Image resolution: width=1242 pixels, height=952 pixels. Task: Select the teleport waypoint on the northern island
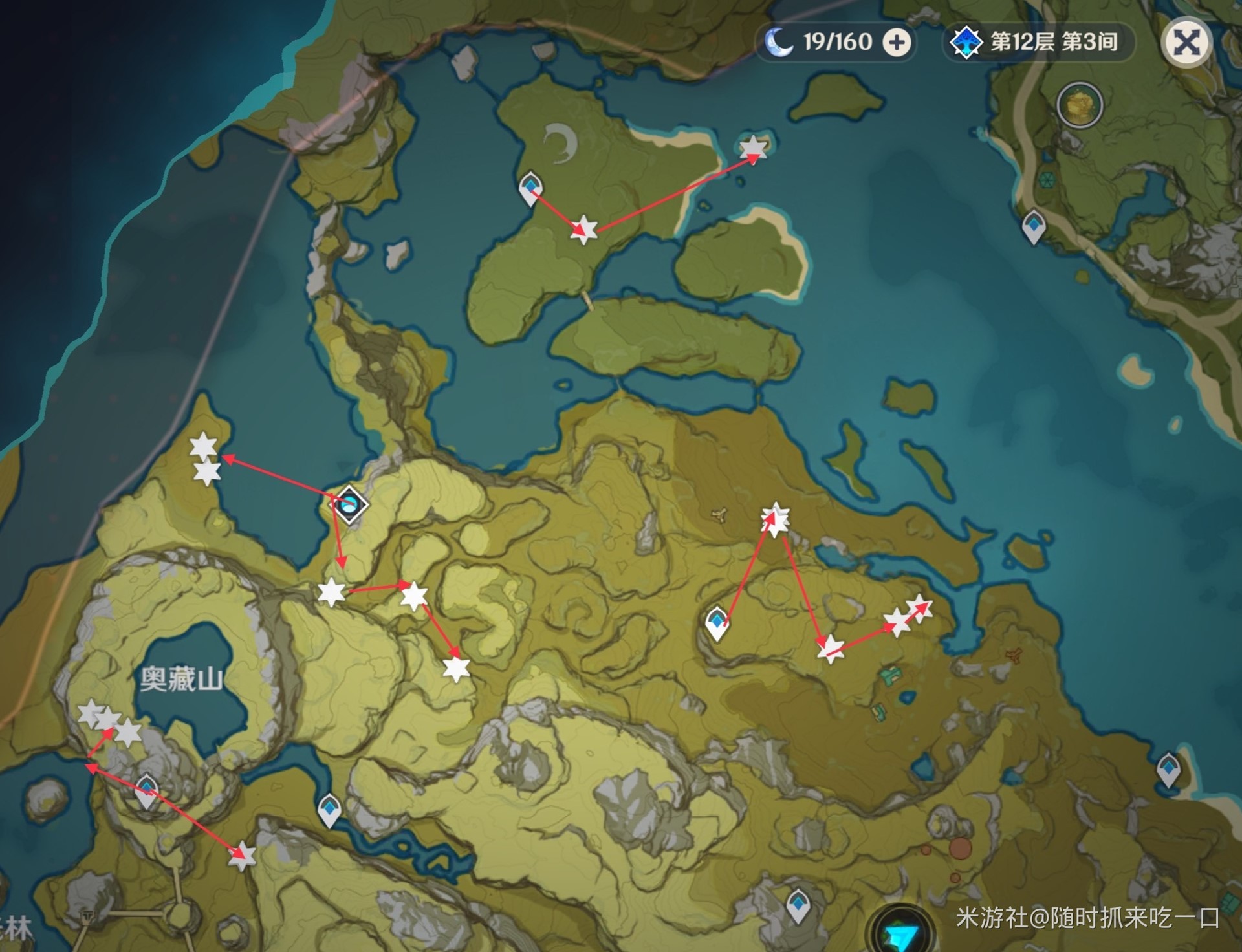[530, 188]
